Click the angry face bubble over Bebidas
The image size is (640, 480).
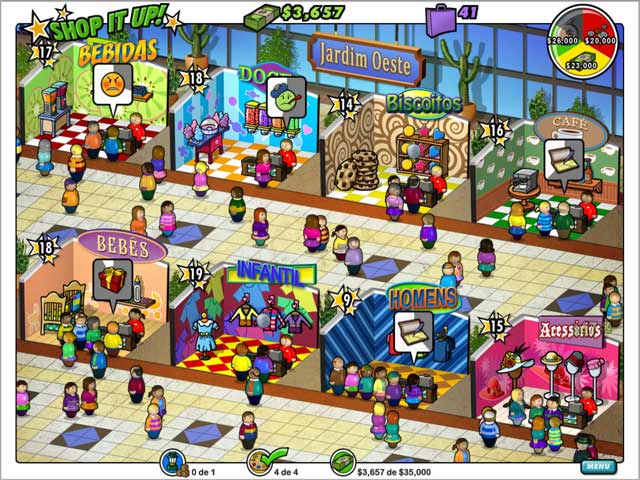coord(112,82)
